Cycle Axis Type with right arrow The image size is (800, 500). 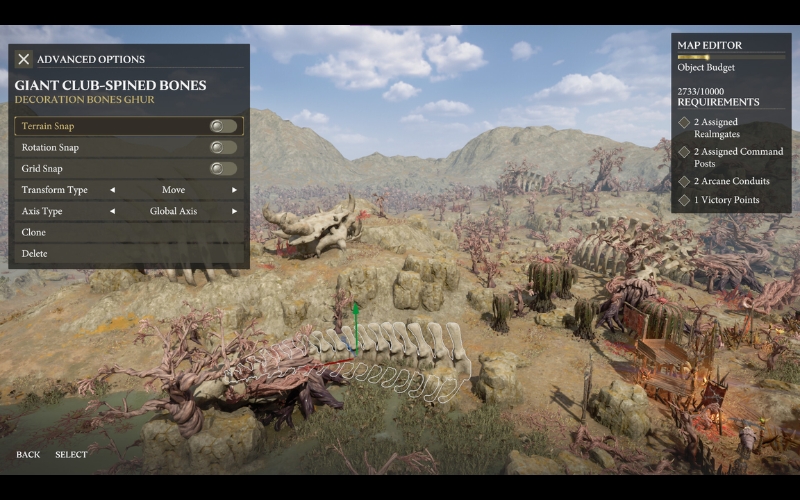coord(235,211)
